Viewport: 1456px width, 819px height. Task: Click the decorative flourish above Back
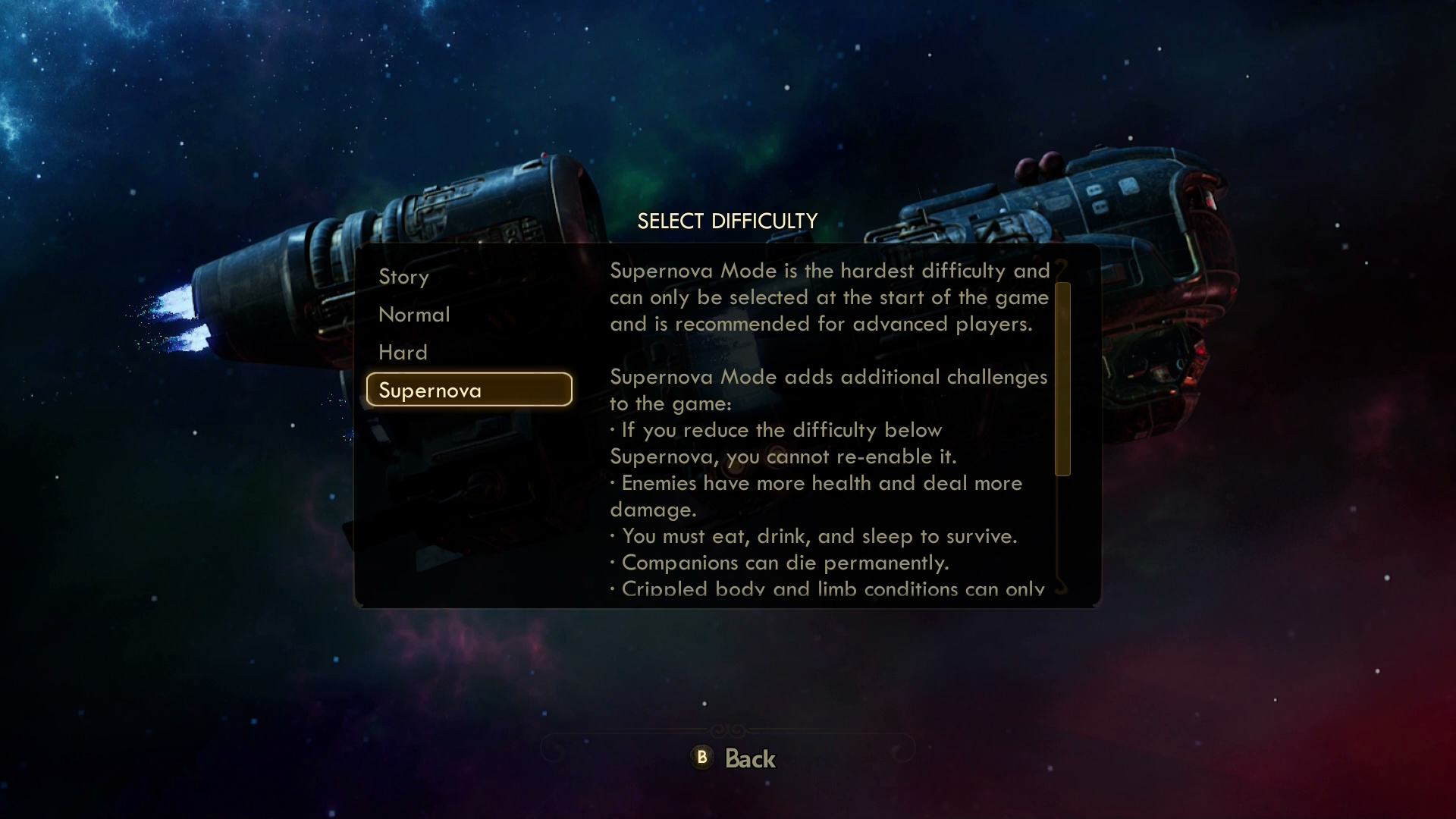pos(727,730)
